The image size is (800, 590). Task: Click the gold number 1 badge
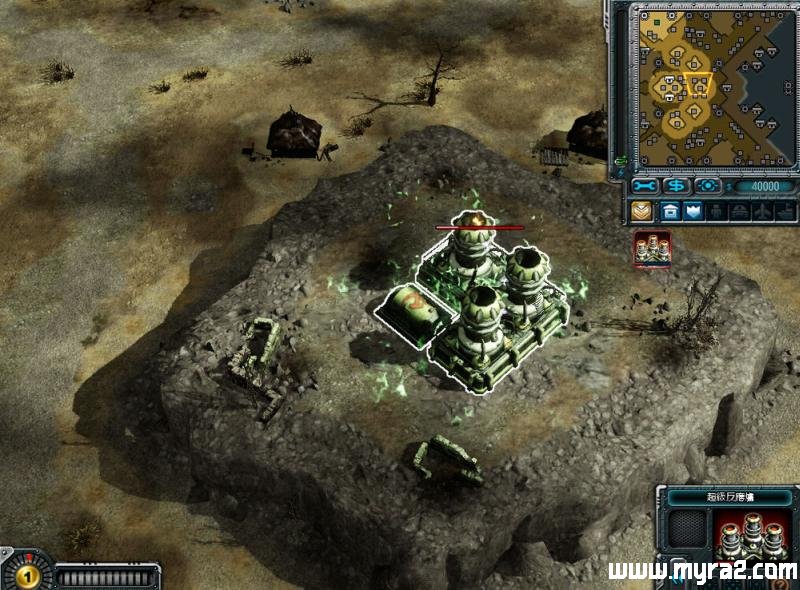click(x=26, y=576)
